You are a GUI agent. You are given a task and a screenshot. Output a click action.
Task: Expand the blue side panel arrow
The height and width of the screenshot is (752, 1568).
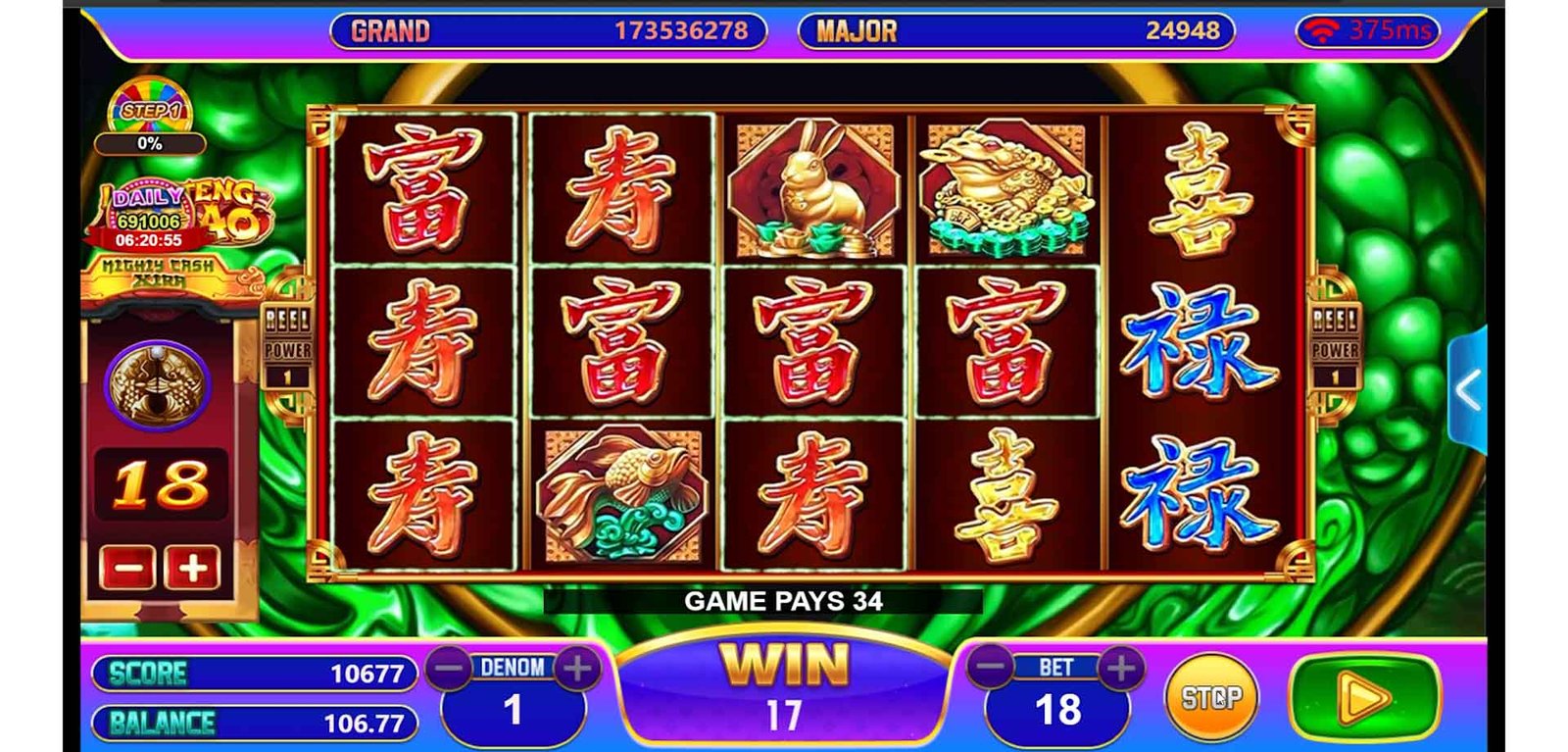[x=1467, y=390]
